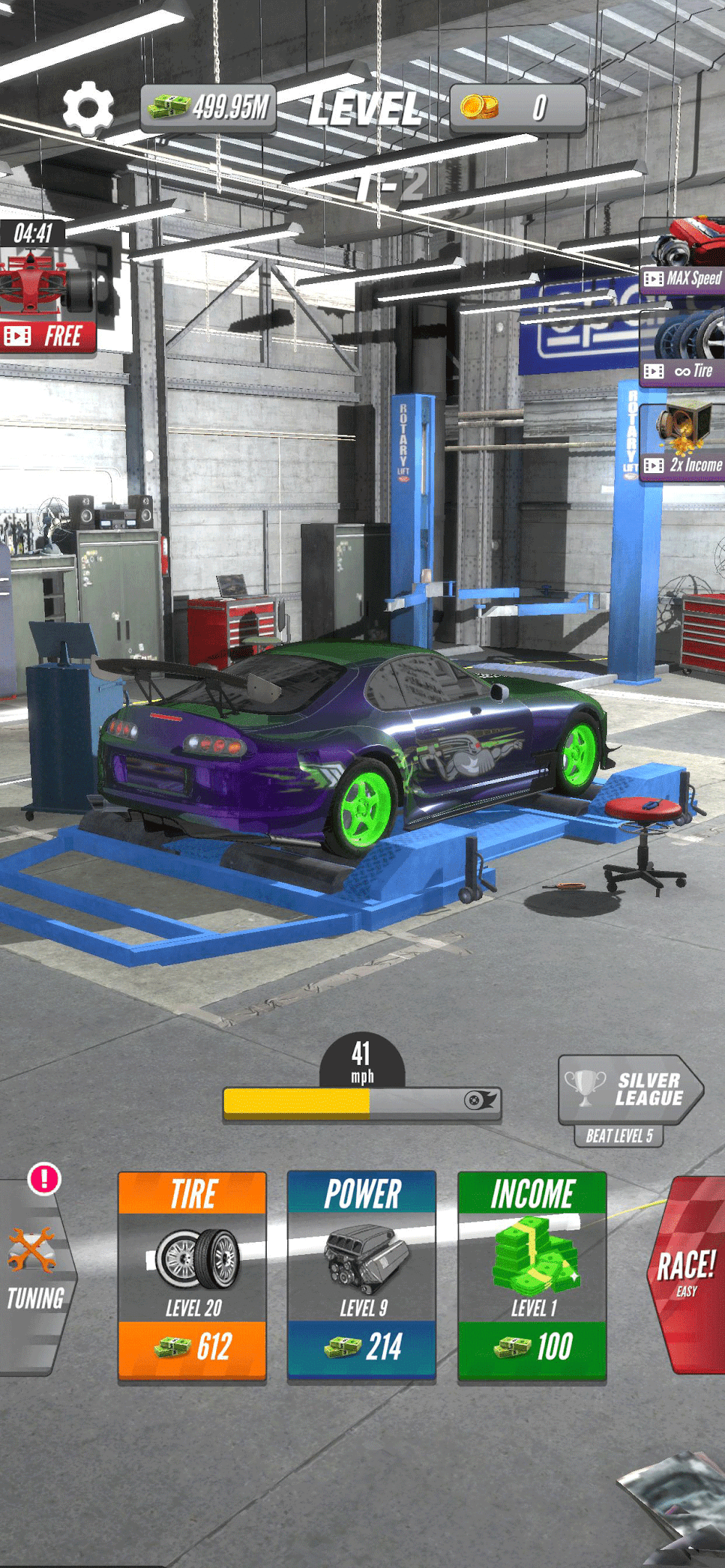The width and height of the screenshot is (725, 1568).
Task: Upgrade Tire for 612 cash
Action: [192, 1276]
